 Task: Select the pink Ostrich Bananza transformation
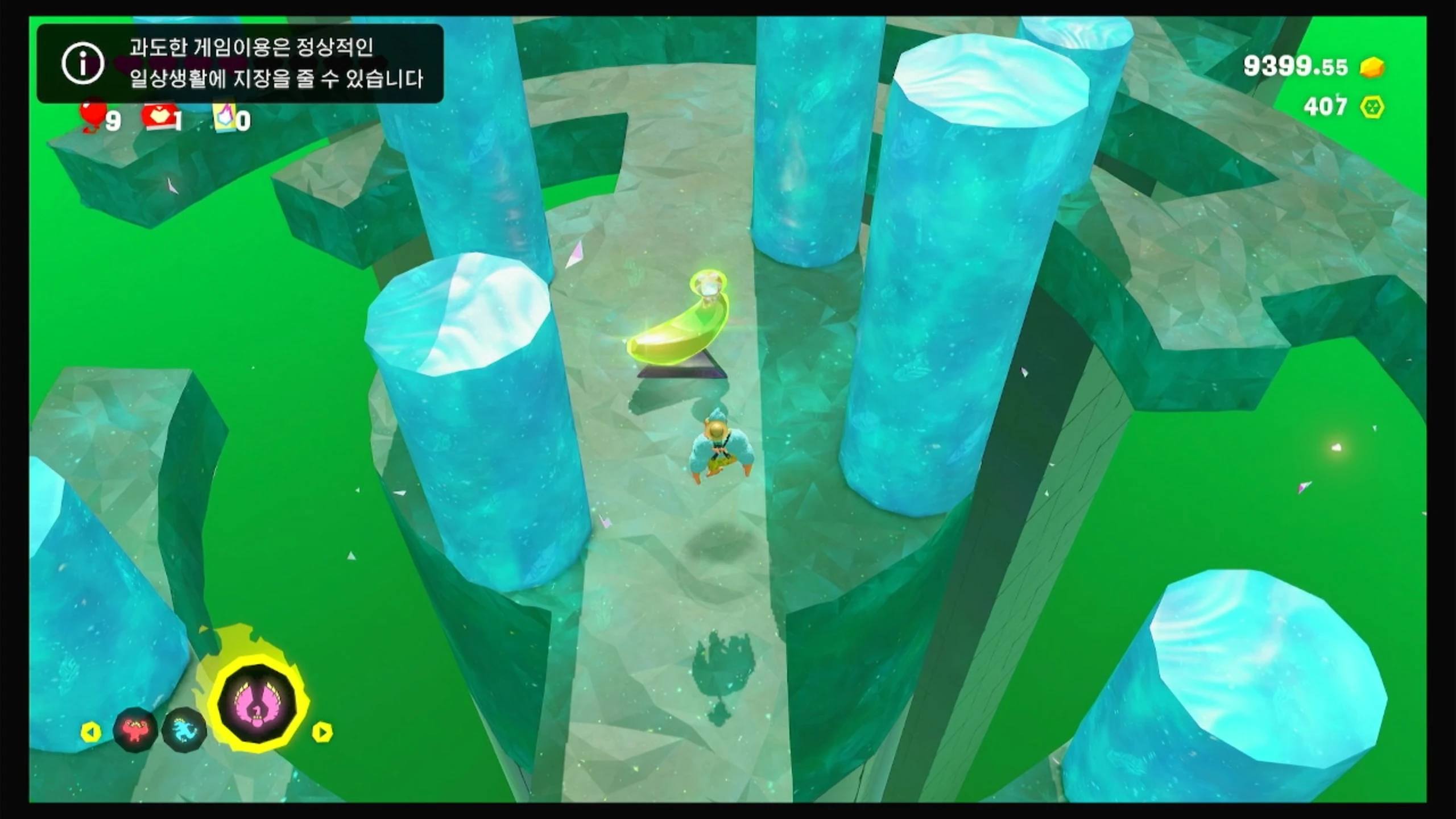258,704
